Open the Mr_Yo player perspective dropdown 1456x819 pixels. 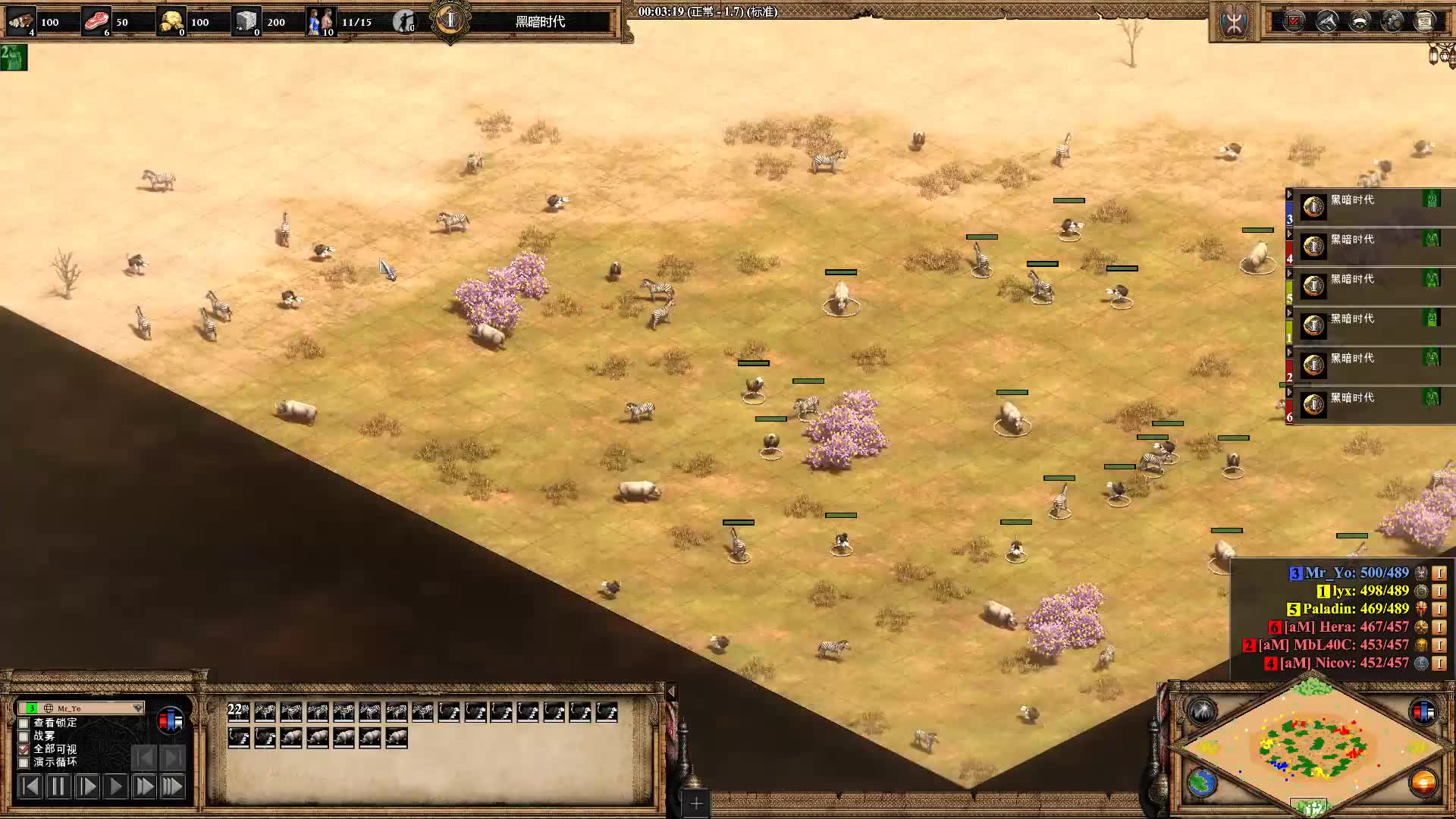coord(137,708)
